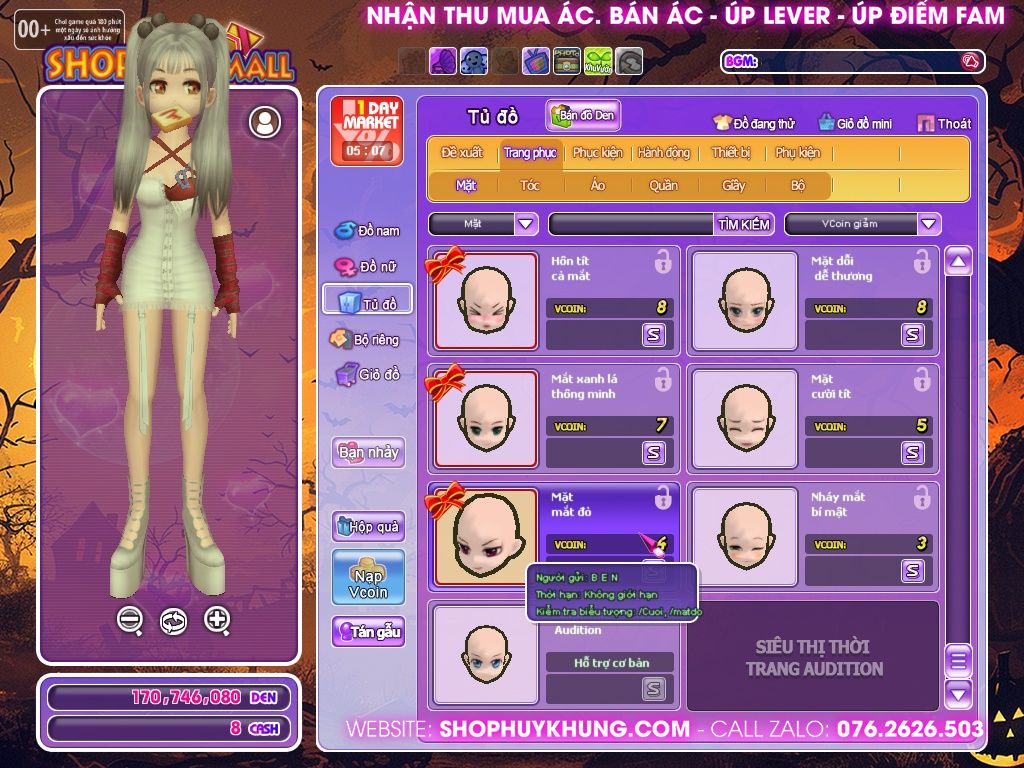This screenshot has height=768, width=1024.
Task: Select the Đồ nam menu entry
Action: click(x=368, y=231)
